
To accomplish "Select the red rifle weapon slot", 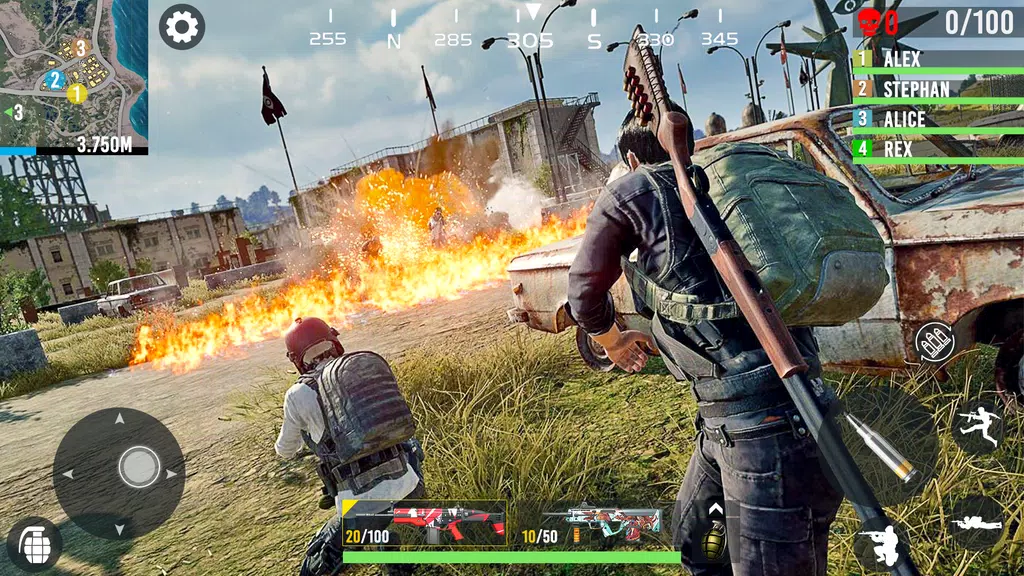I will coord(424,524).
